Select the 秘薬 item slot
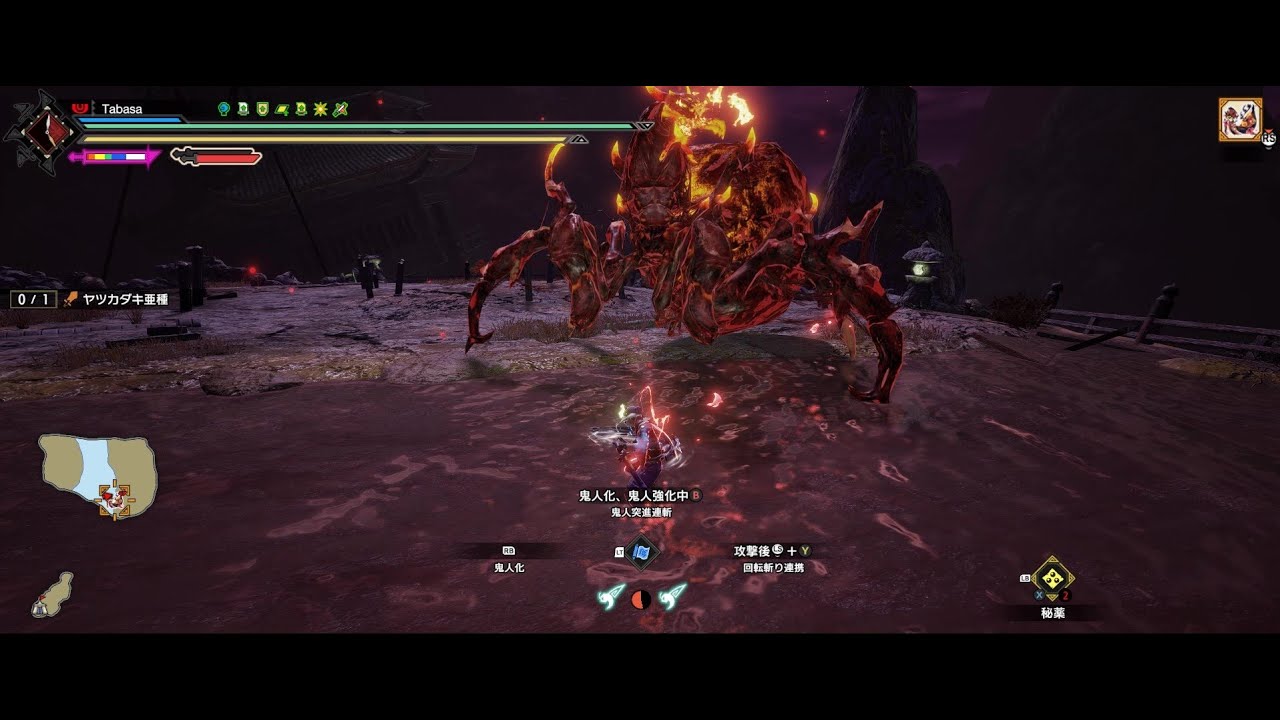Screen dimensions: 1280x720 pyautogui.click(x=1052, y=579)
